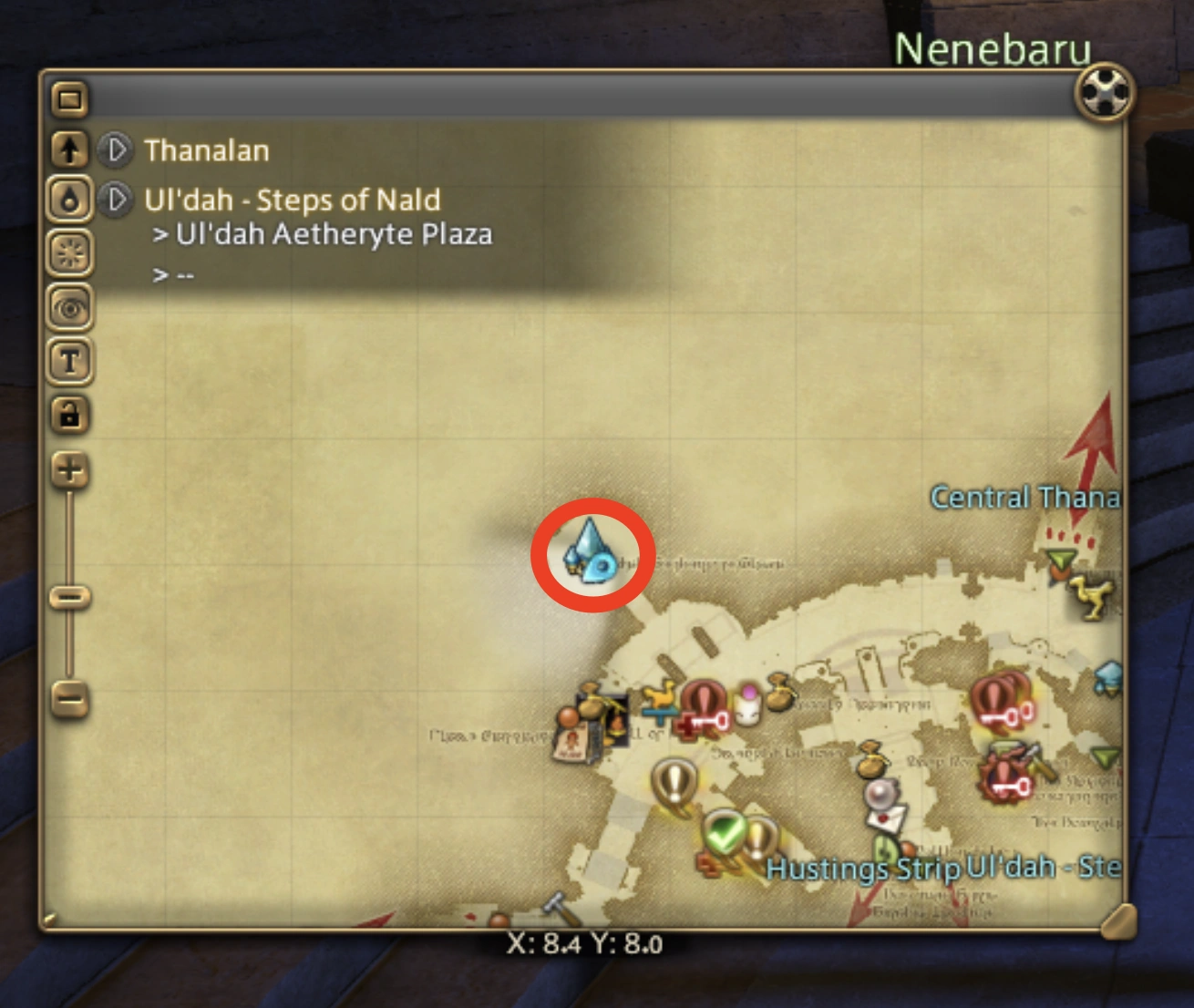Open the Thanalan region dropdown
Screen dimensions: 1194x1008
click(x=116, y=149)
